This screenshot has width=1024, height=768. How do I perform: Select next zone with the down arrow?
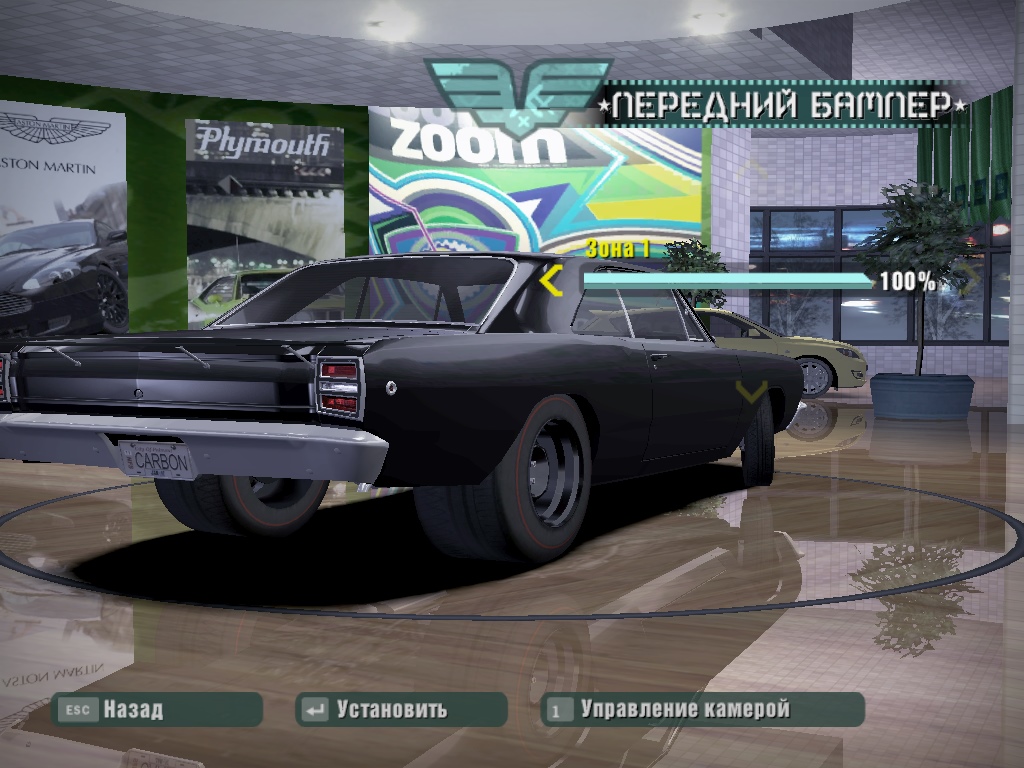751,390
